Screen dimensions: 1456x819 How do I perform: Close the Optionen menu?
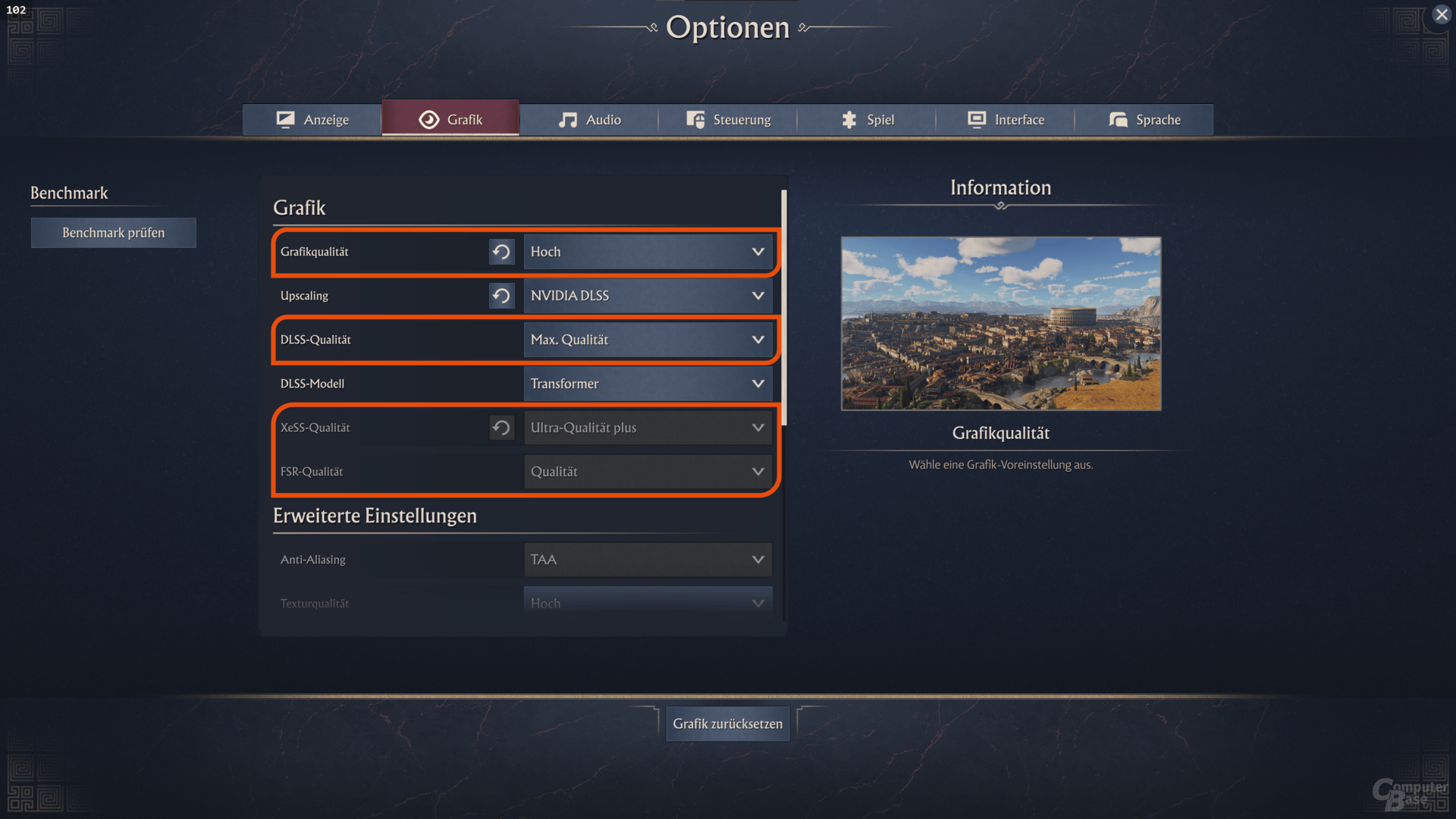(1442, 14)
